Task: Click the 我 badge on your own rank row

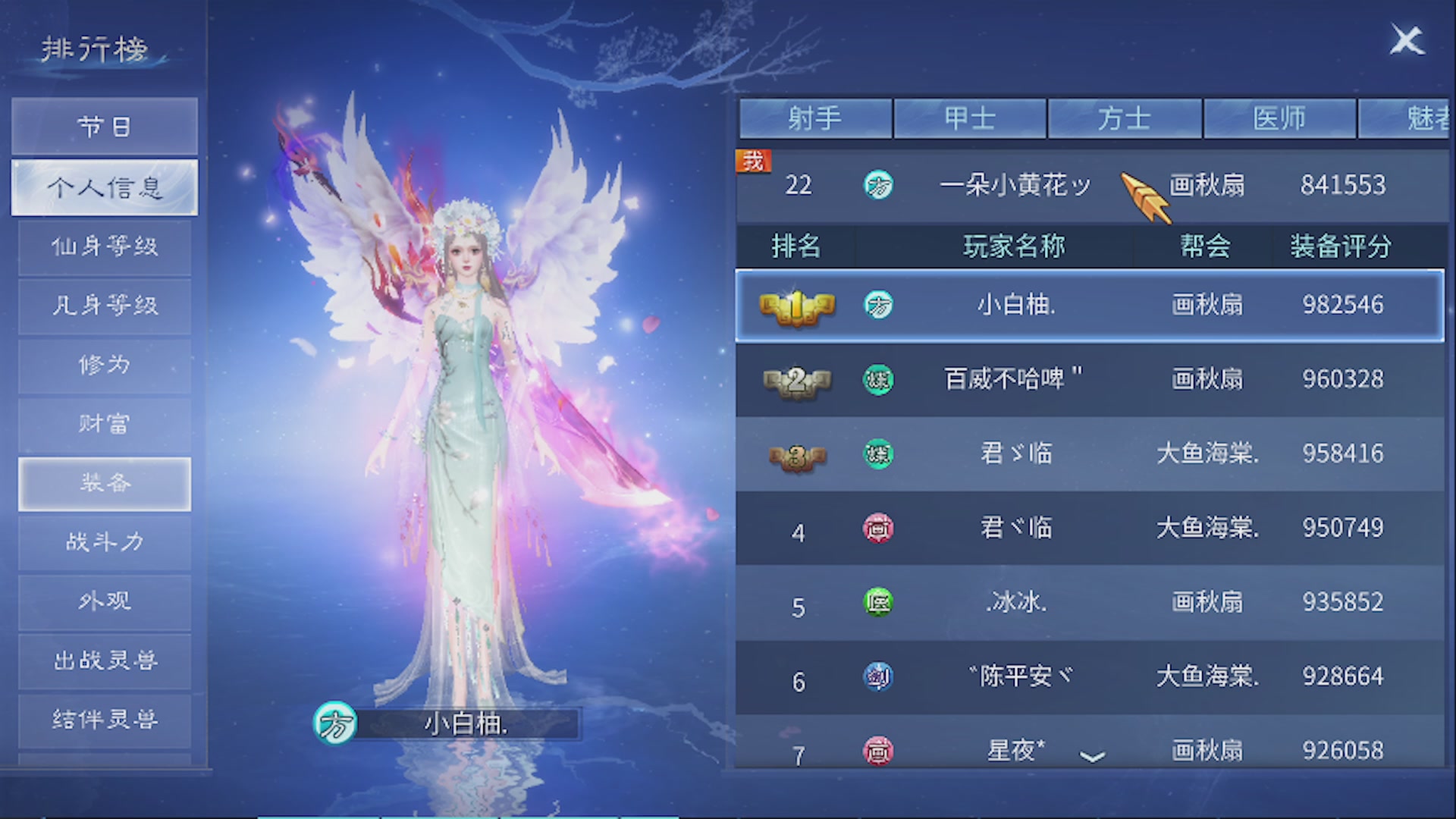Action: click(753, 161)
